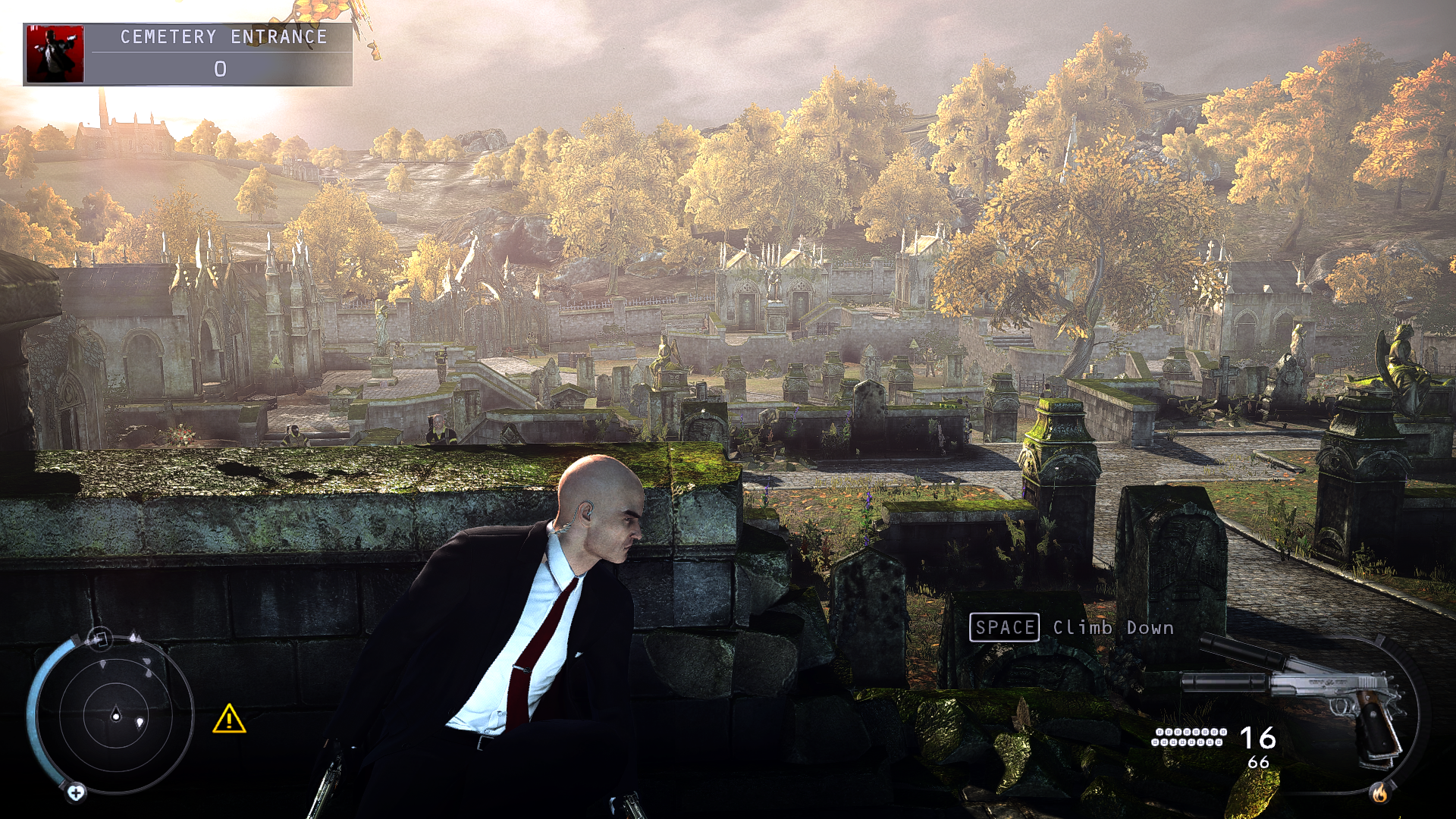This screenshot has height=819, width=1456.
Task: Click the heart-with-plus health icon
Action: 76,792
